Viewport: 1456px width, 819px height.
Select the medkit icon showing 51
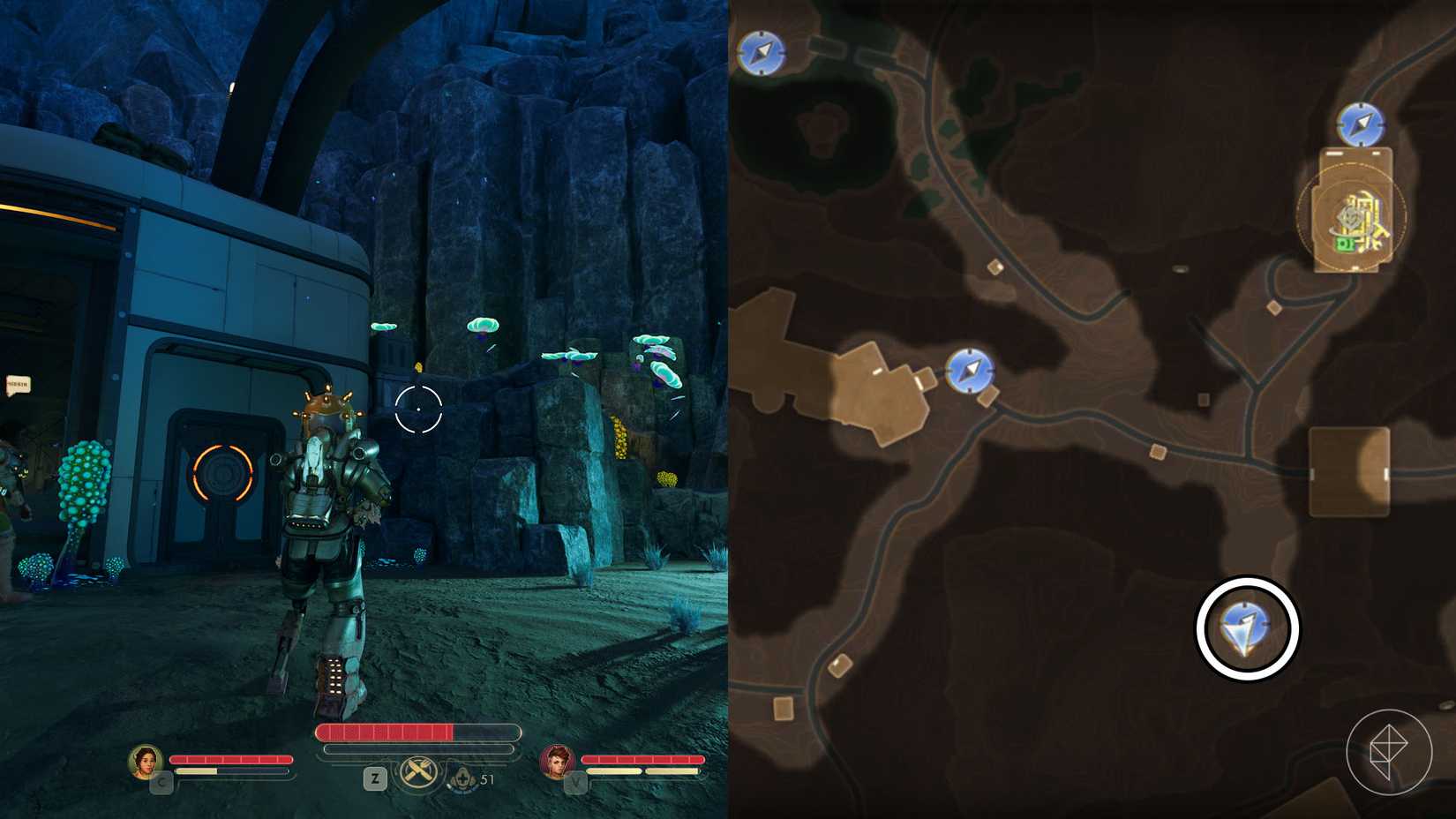(465, 778)
